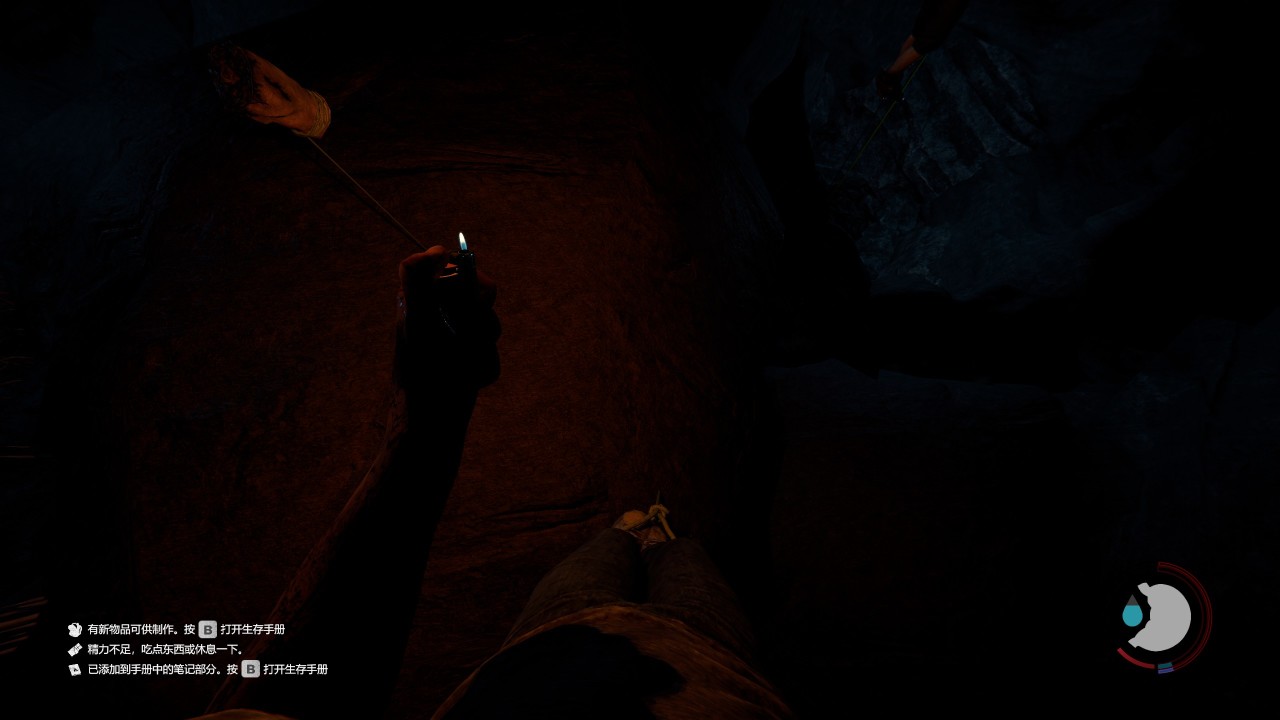Select the low energy warning notification

tap(165, 649)
